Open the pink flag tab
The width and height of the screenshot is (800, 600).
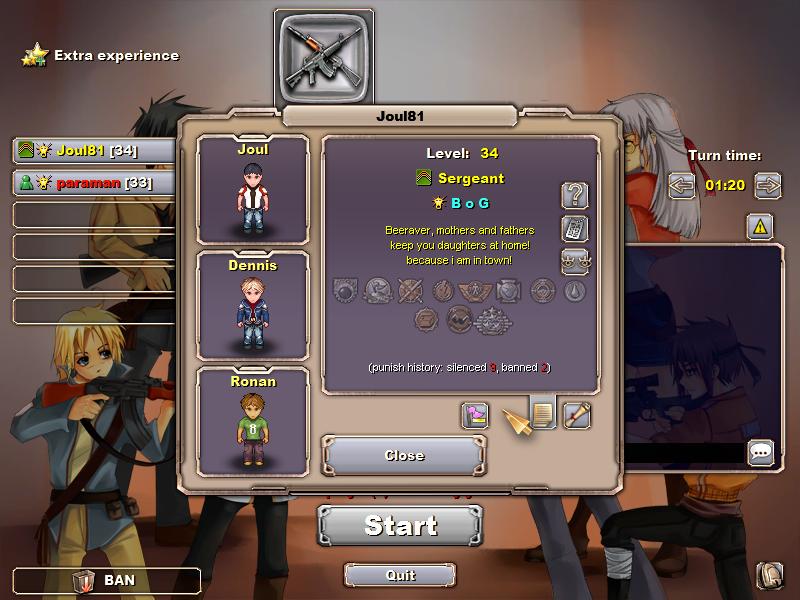click(x=475, y=415)
